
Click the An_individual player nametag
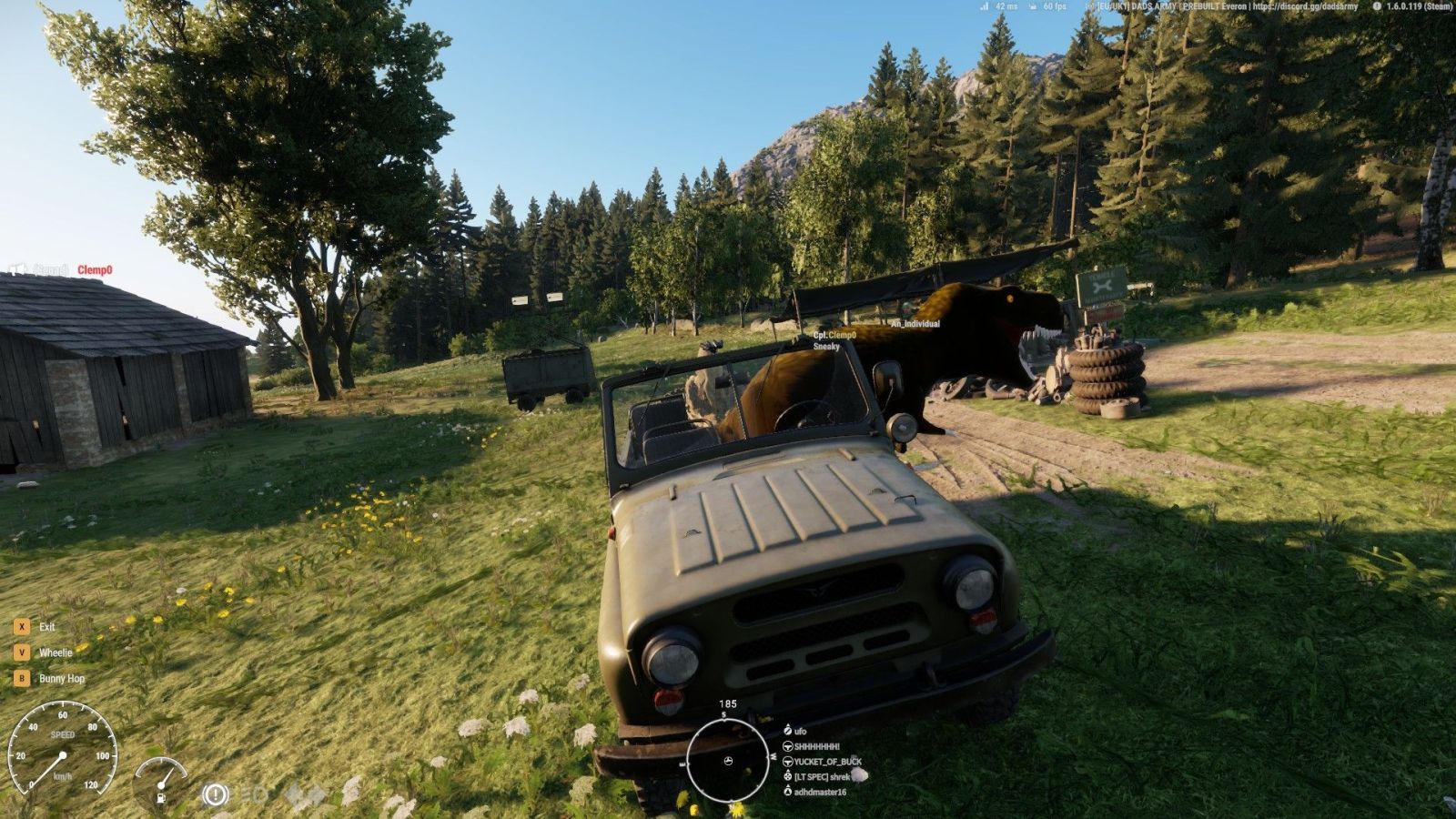915,324
